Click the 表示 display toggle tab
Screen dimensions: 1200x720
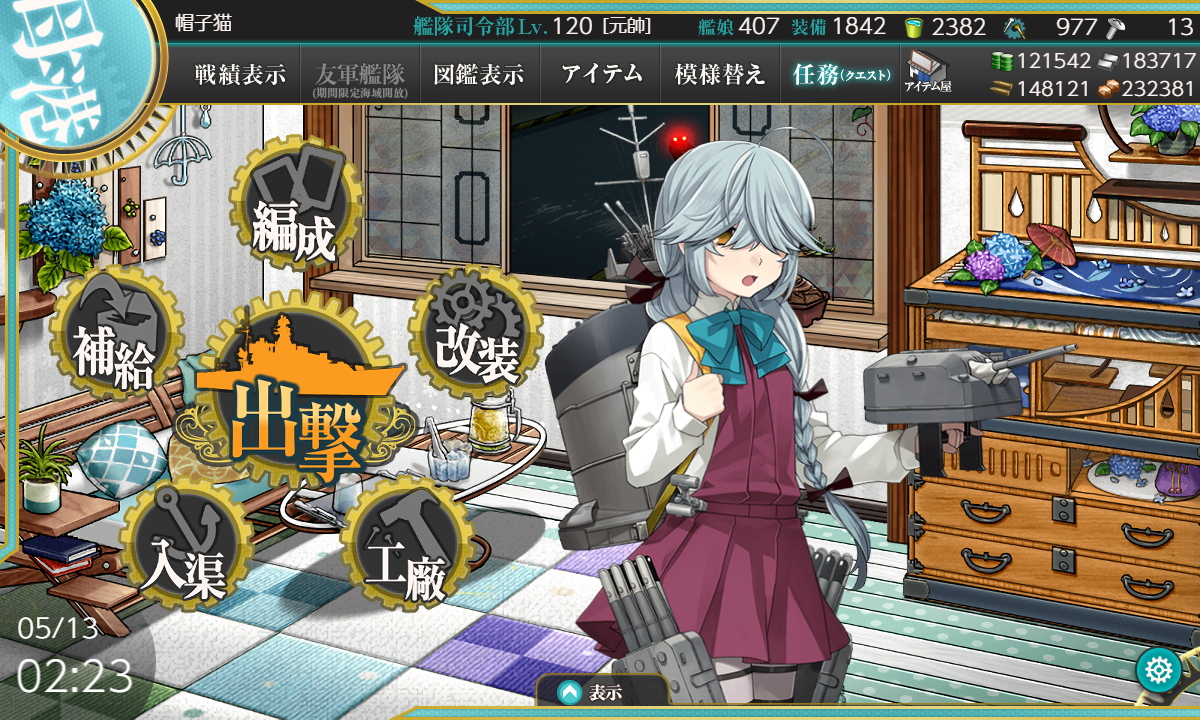(602, 692)
